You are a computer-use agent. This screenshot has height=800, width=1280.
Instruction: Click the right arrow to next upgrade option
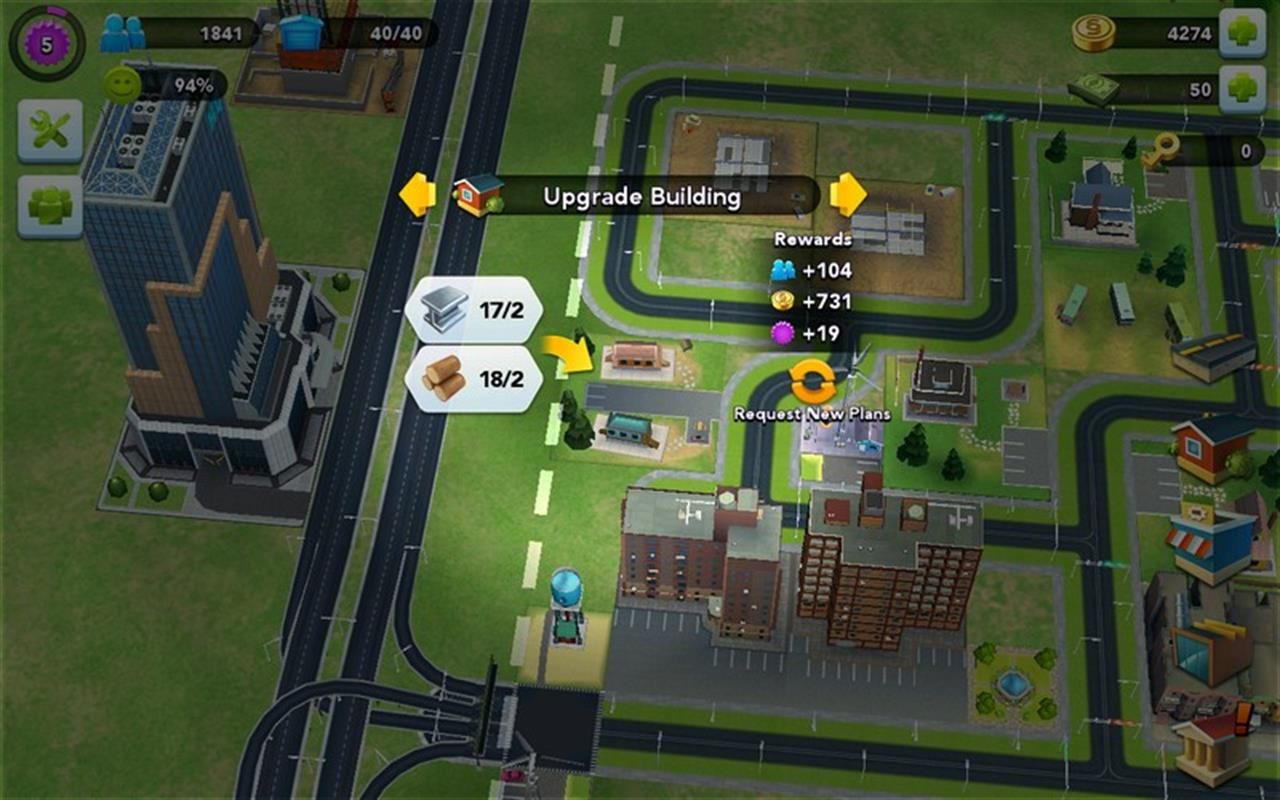(x=848, y=196)
